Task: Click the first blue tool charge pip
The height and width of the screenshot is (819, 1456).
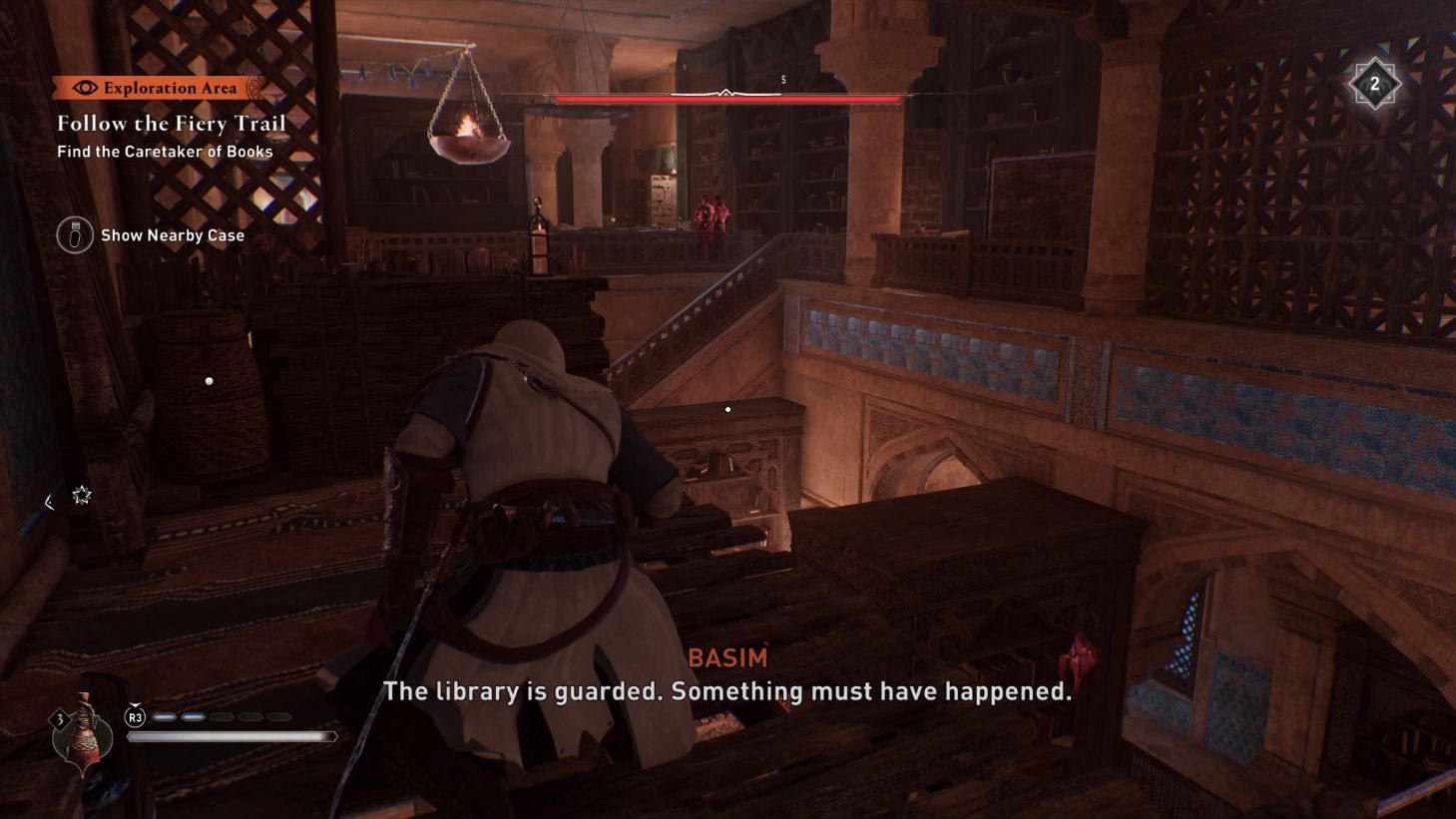Action: (163, 715)
